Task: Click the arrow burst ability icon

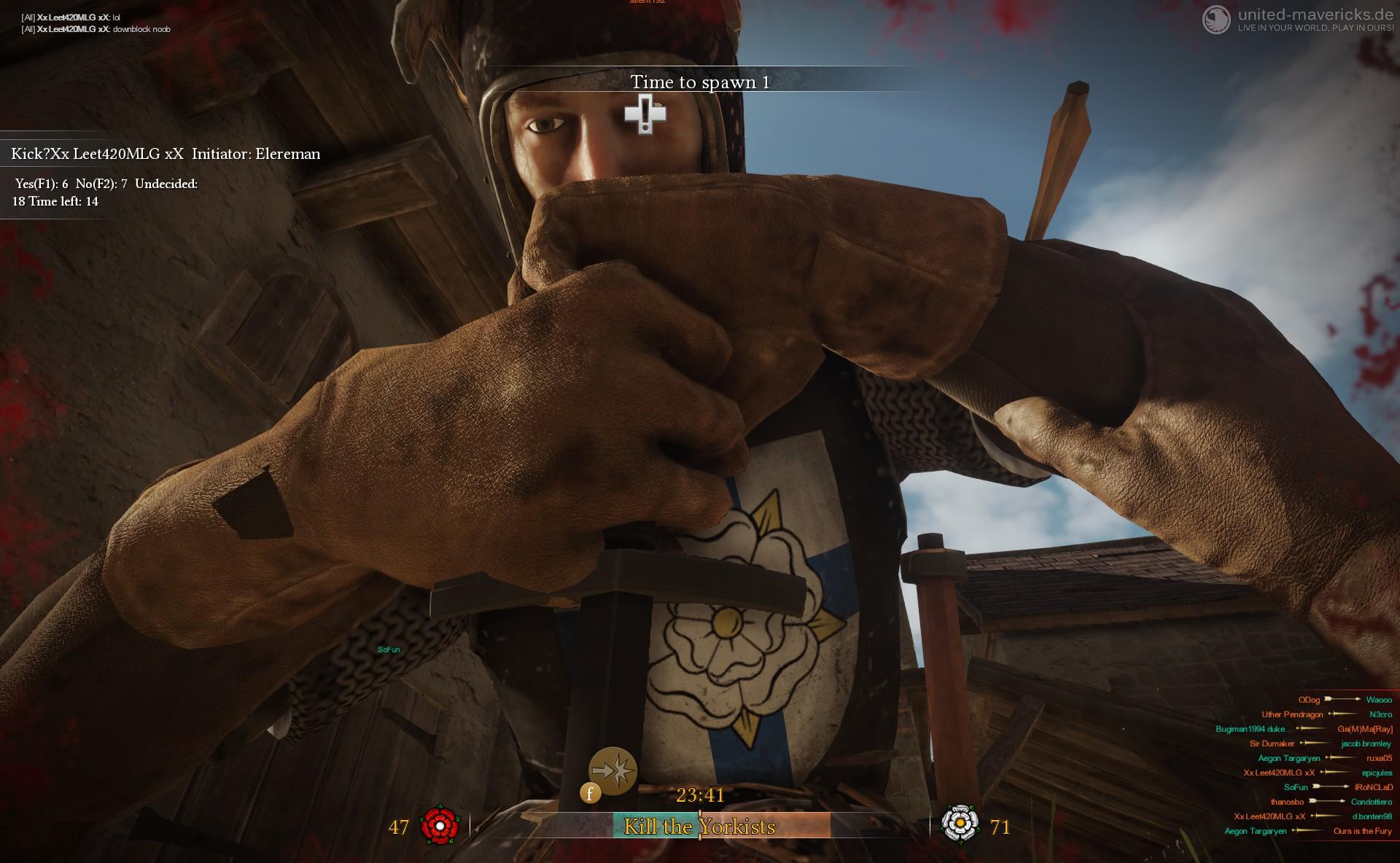Action: click(612, 770)
